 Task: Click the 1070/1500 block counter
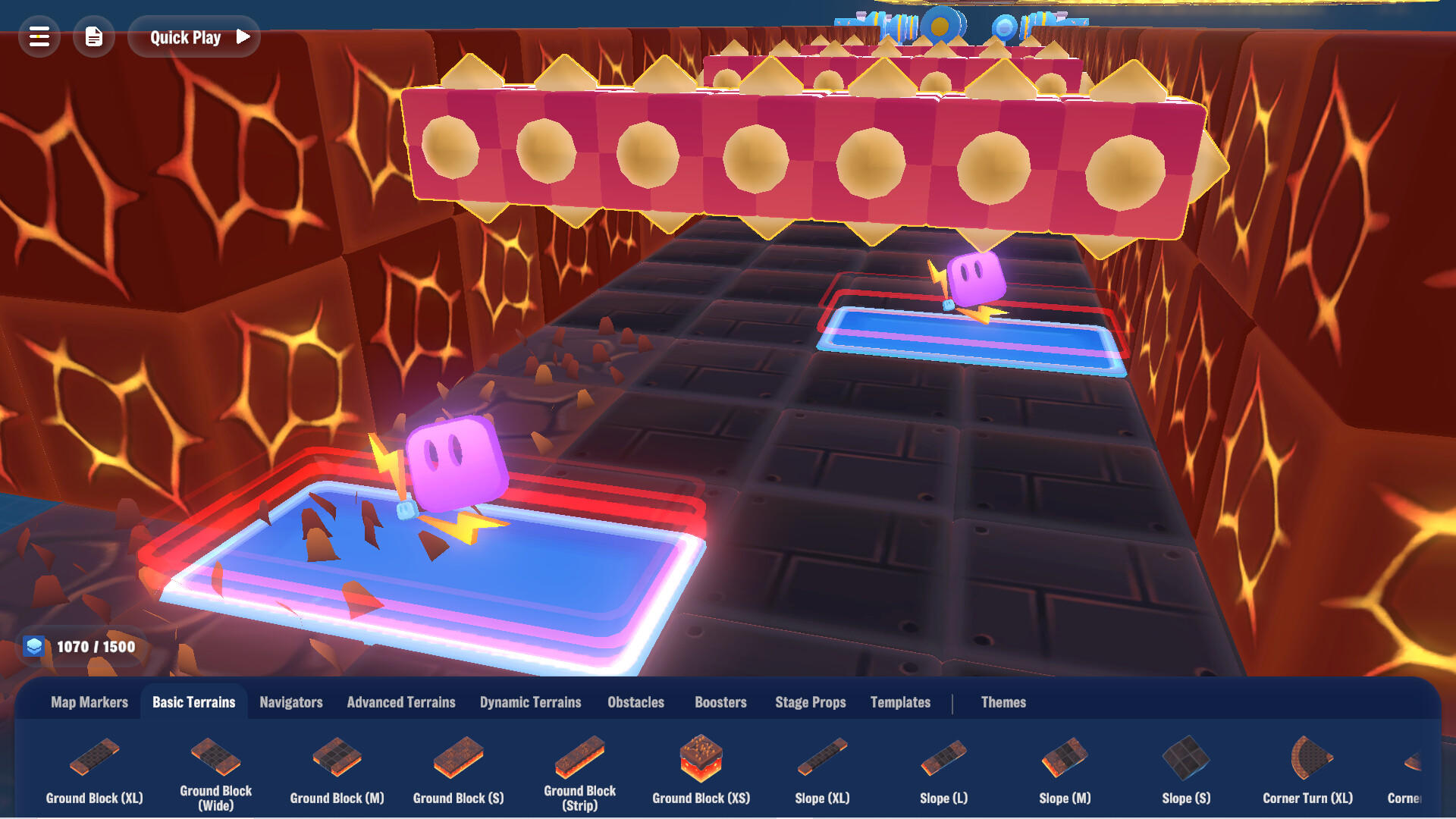click(95, 646)
